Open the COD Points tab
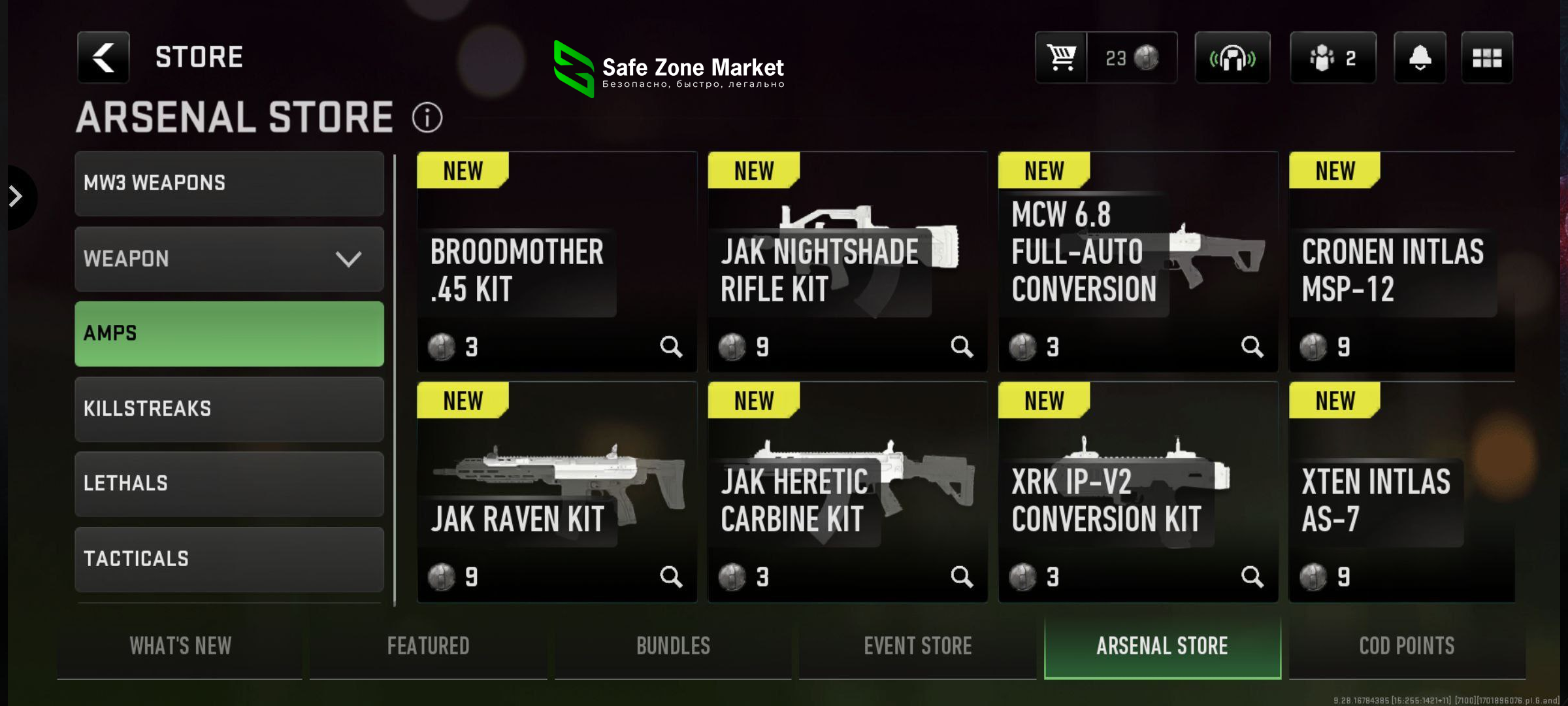This screenshot has height=706, width=1568. coord(1407,647)
